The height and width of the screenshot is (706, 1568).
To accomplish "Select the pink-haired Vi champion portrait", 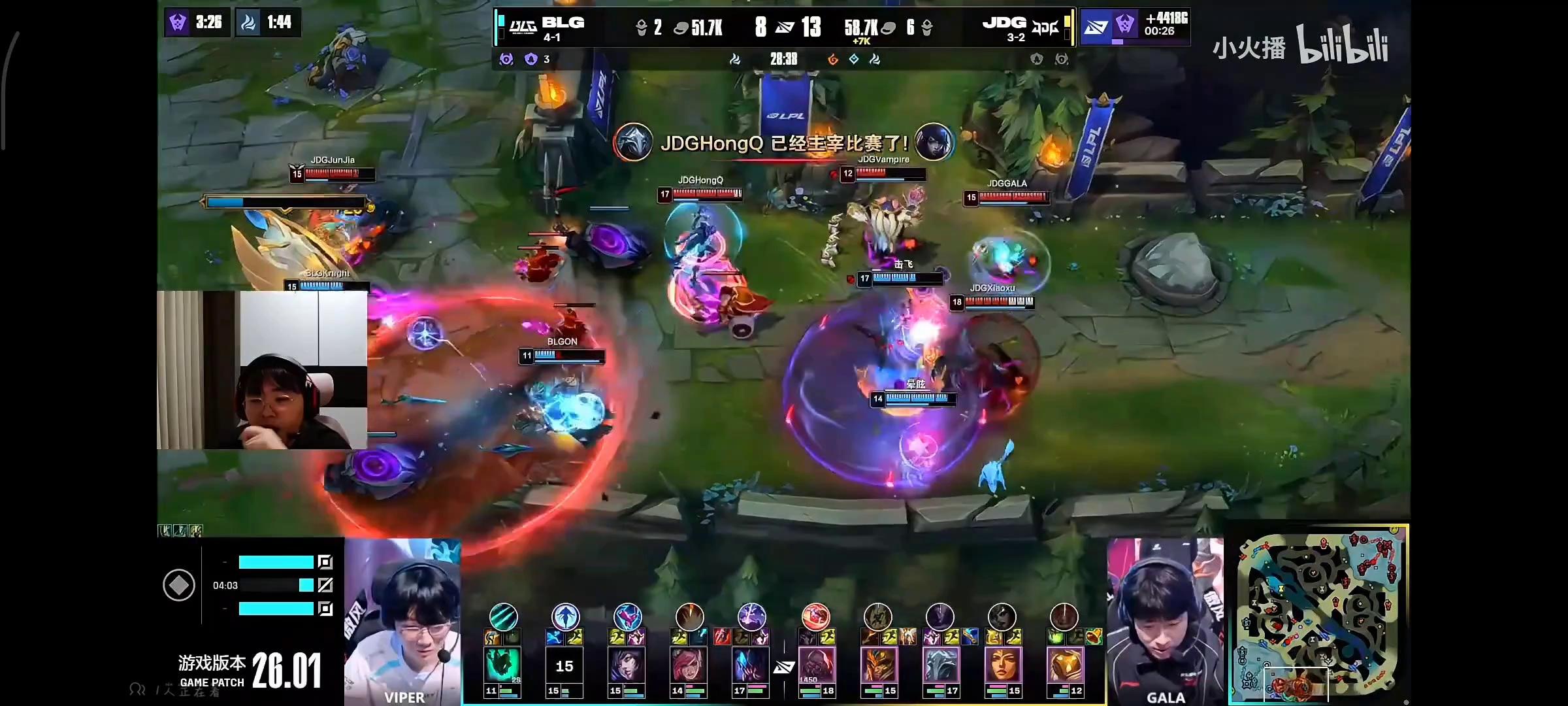I will click(689, 666).
